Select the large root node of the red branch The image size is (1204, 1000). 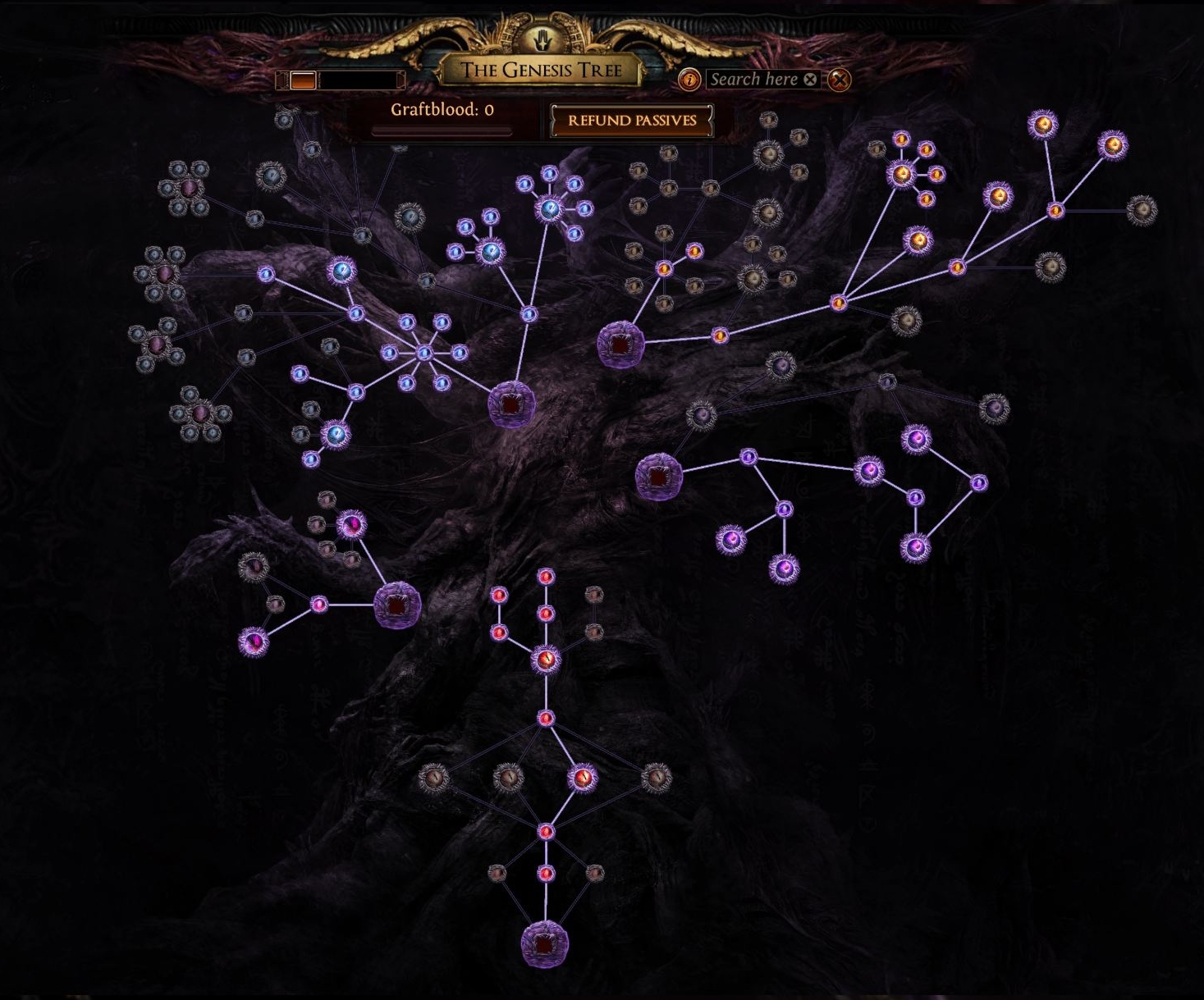coord(544,944)
